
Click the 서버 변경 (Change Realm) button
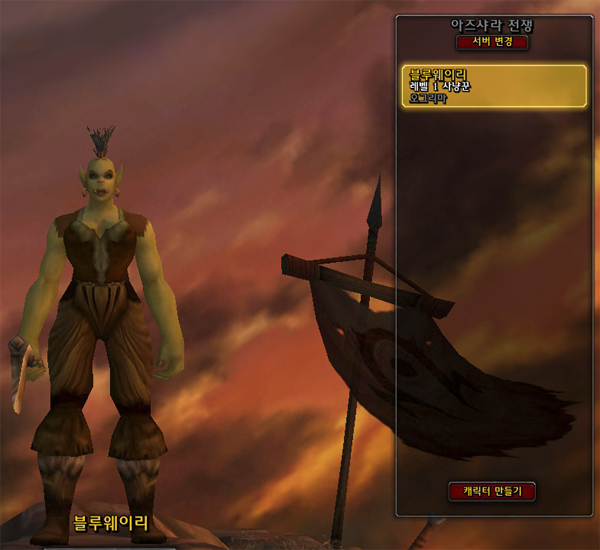coord(492,43)
